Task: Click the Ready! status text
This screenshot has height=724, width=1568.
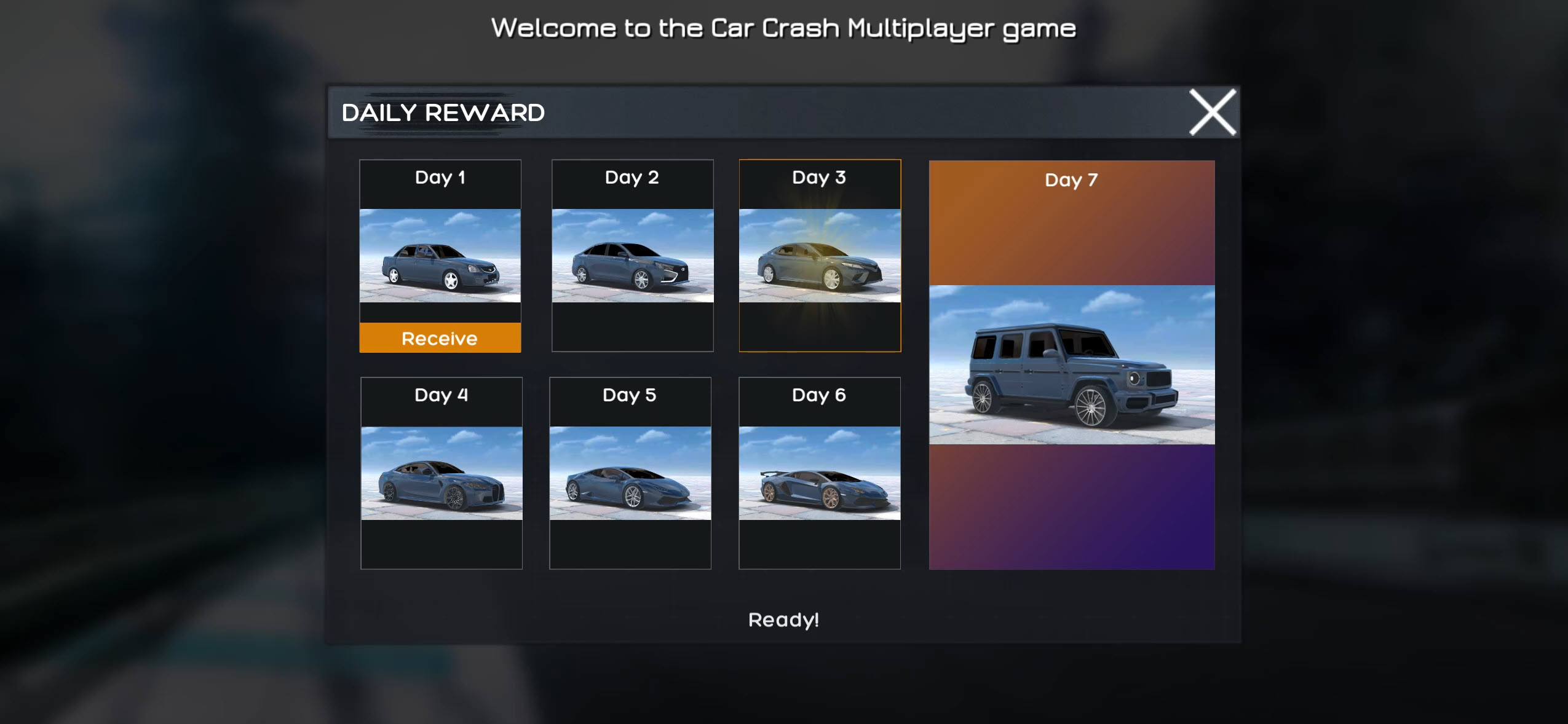Action: (x=784, y=621)
